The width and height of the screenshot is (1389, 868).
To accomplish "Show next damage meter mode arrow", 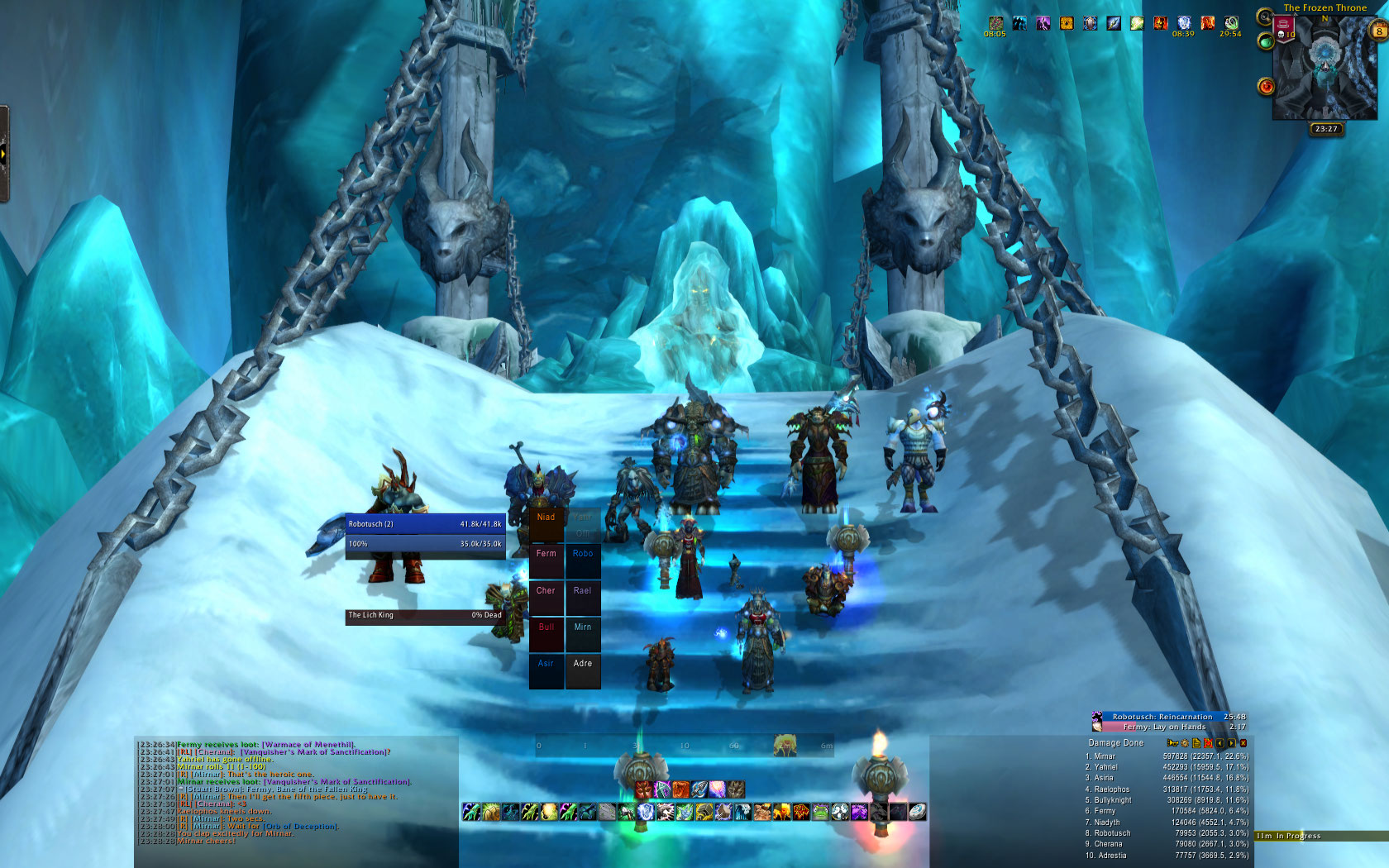I will (x=1231, y=743).
